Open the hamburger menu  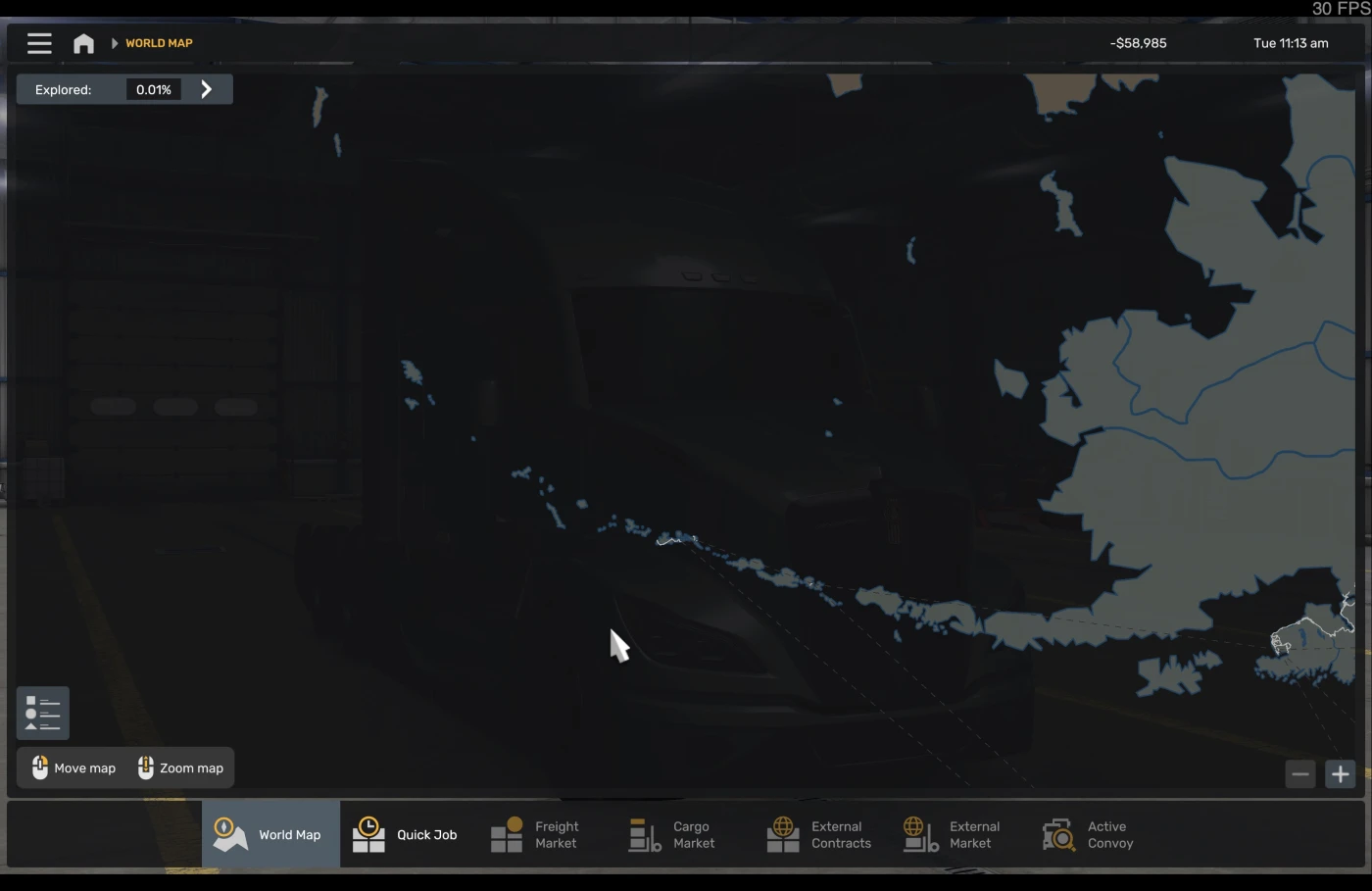tap(39, 43)
